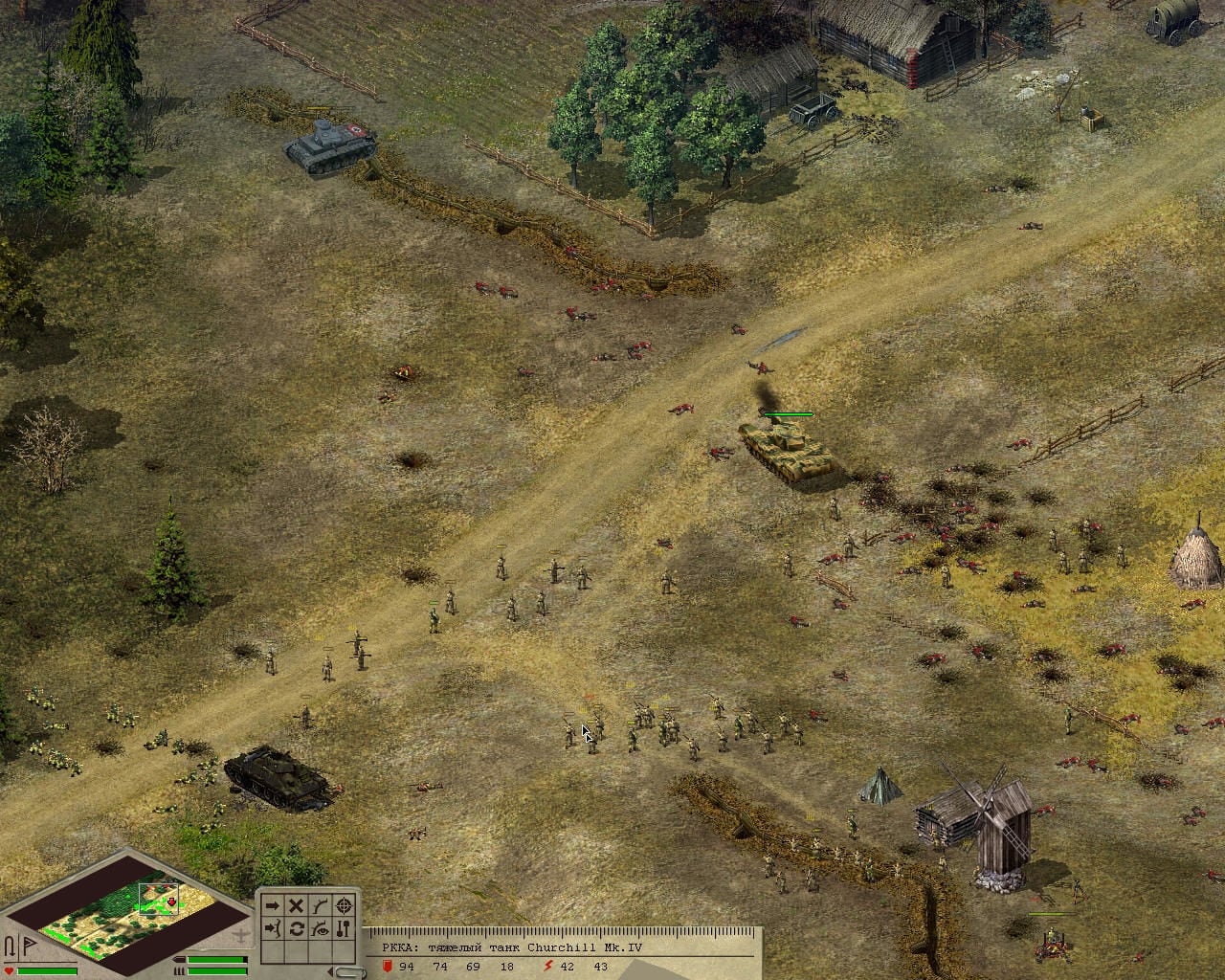Choose the curved branch command icon
Screen dimensions: 1225x980
321,905
